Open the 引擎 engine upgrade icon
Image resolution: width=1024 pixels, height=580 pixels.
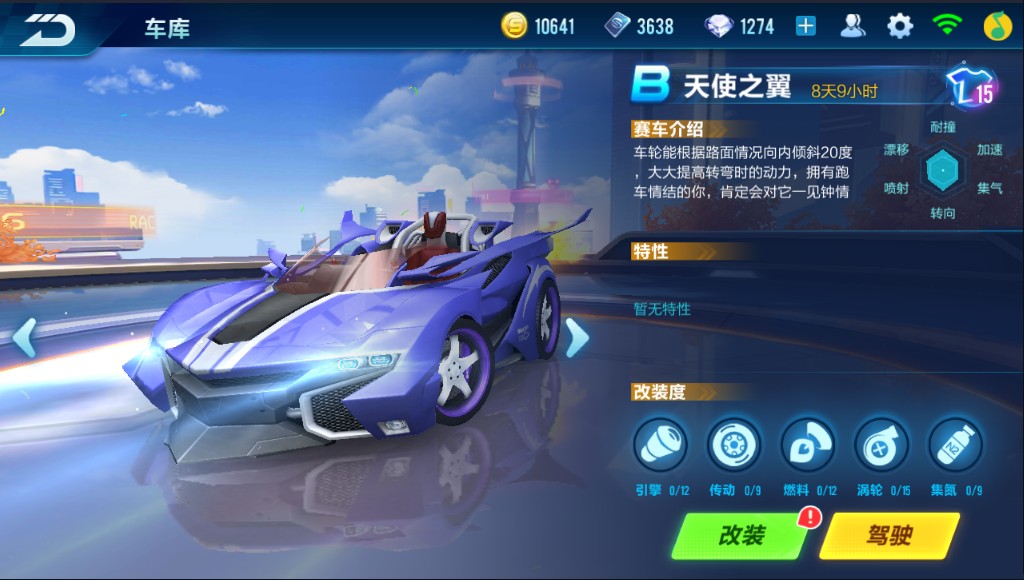tap(660, 445)
